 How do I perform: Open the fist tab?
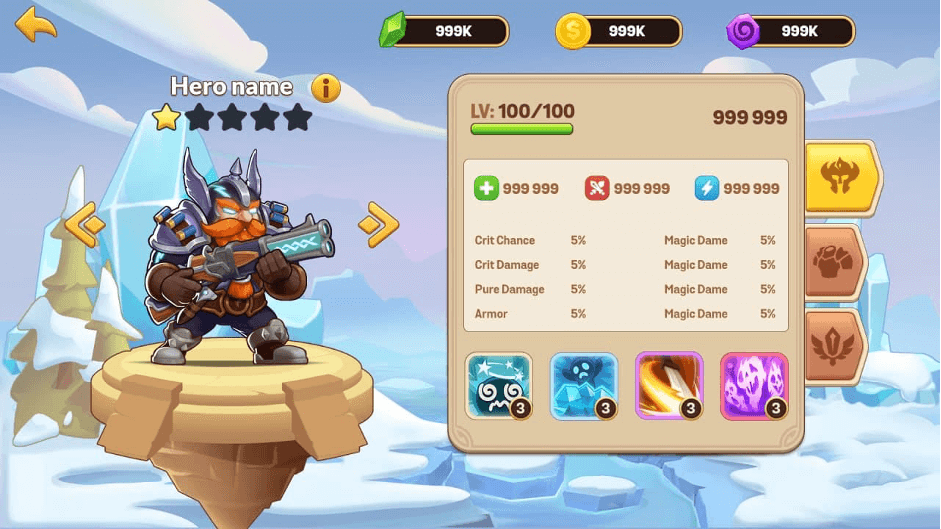tap(834, 263)
